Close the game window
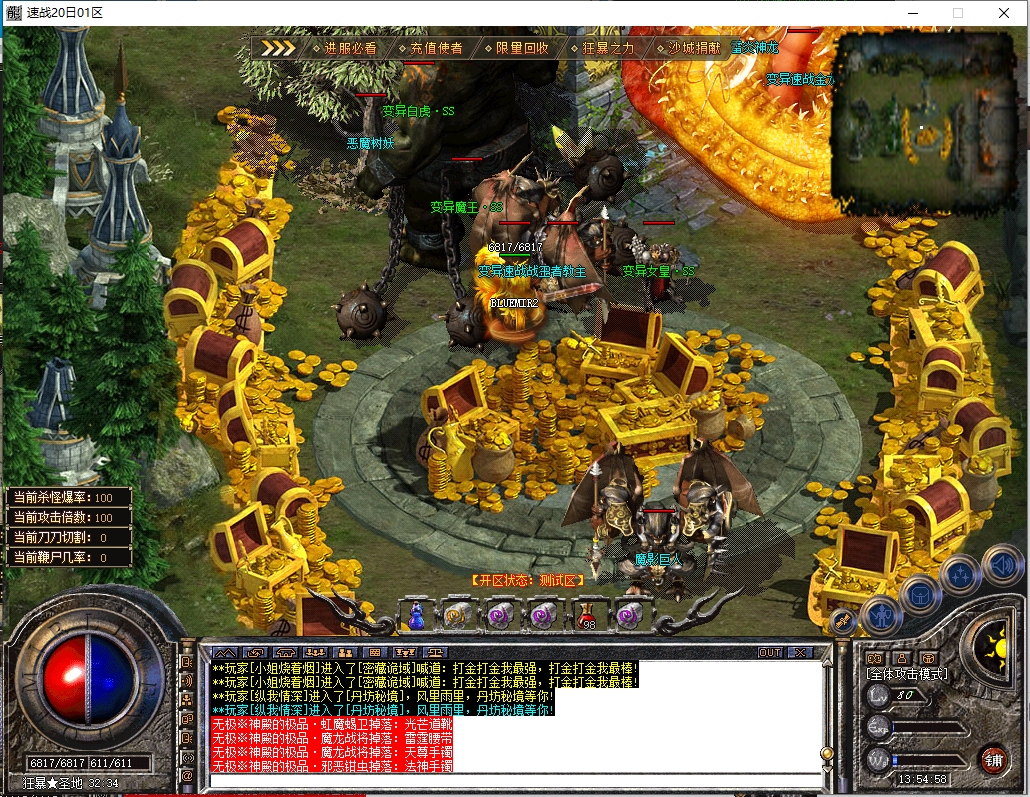Screen dimensions: 1030x797 (x=1004, y=13)
